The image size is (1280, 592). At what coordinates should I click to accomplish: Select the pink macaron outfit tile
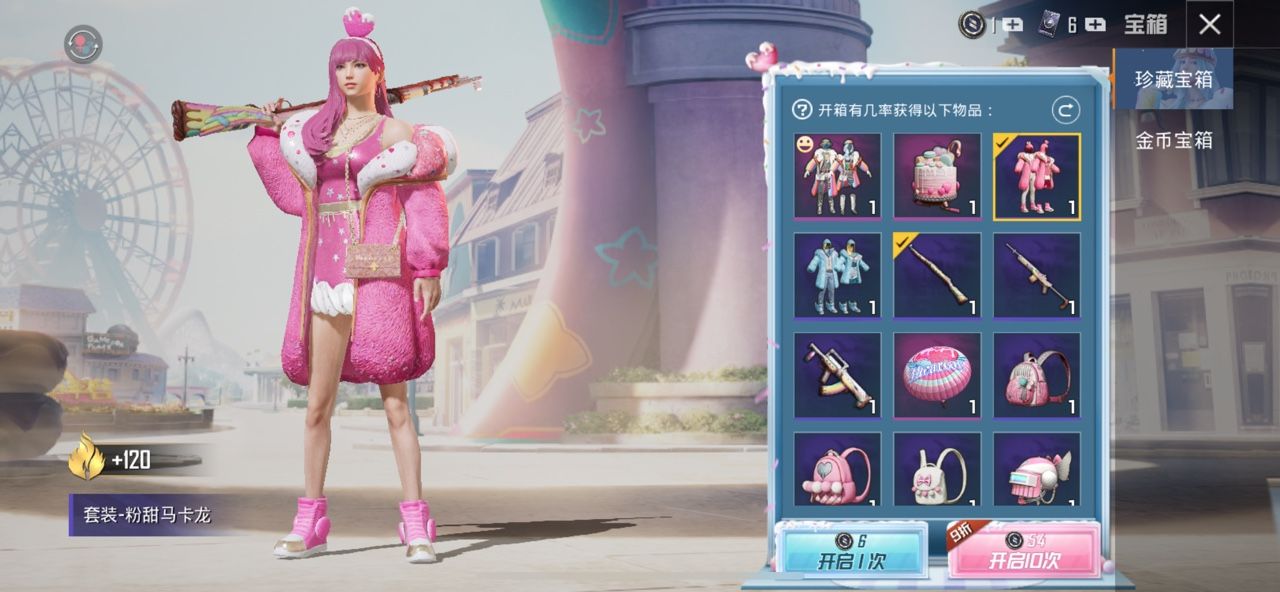point(1036,176)
